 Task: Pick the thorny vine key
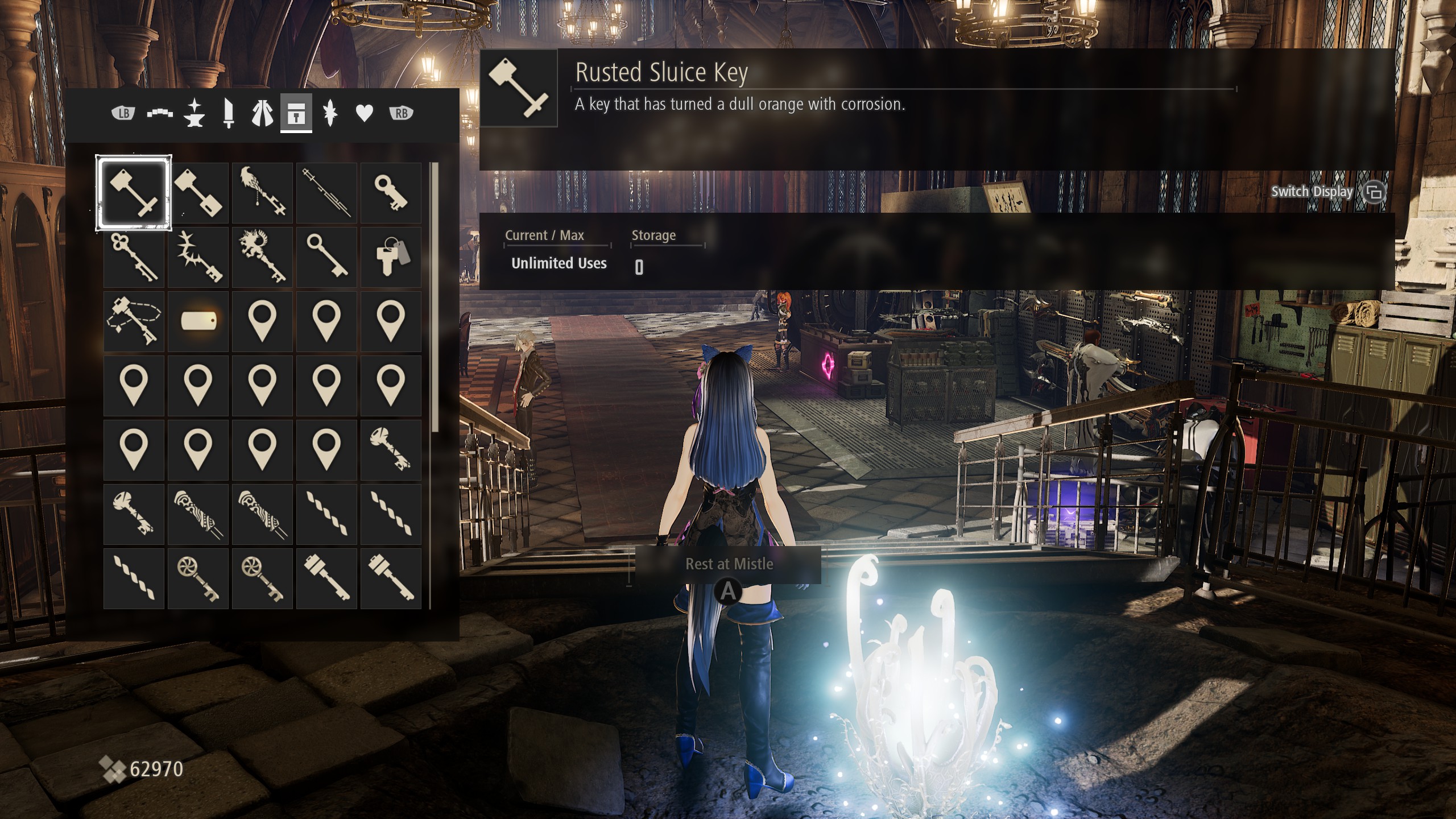198,257
